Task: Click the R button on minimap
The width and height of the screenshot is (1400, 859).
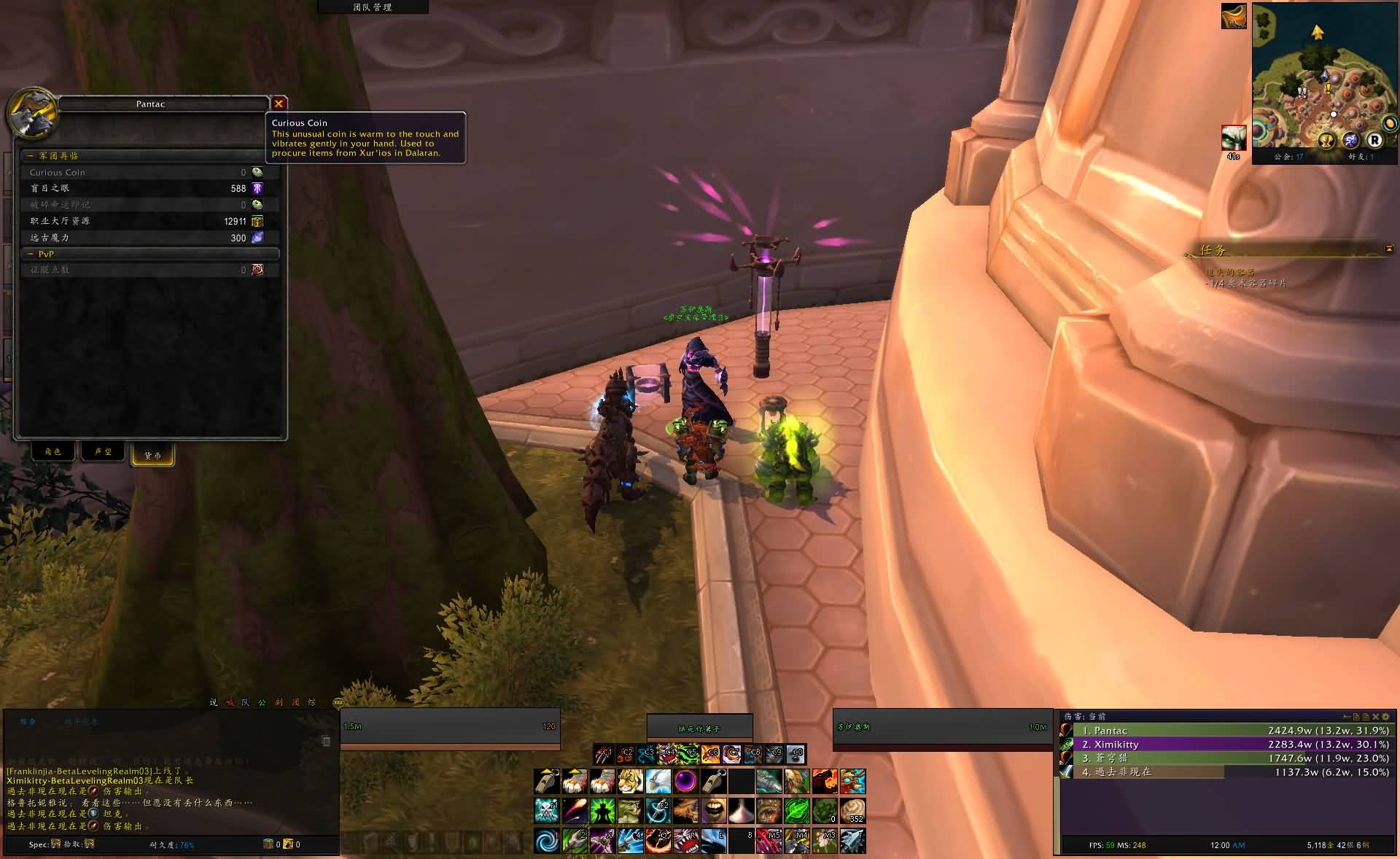Action: [x=1374, y=140]
